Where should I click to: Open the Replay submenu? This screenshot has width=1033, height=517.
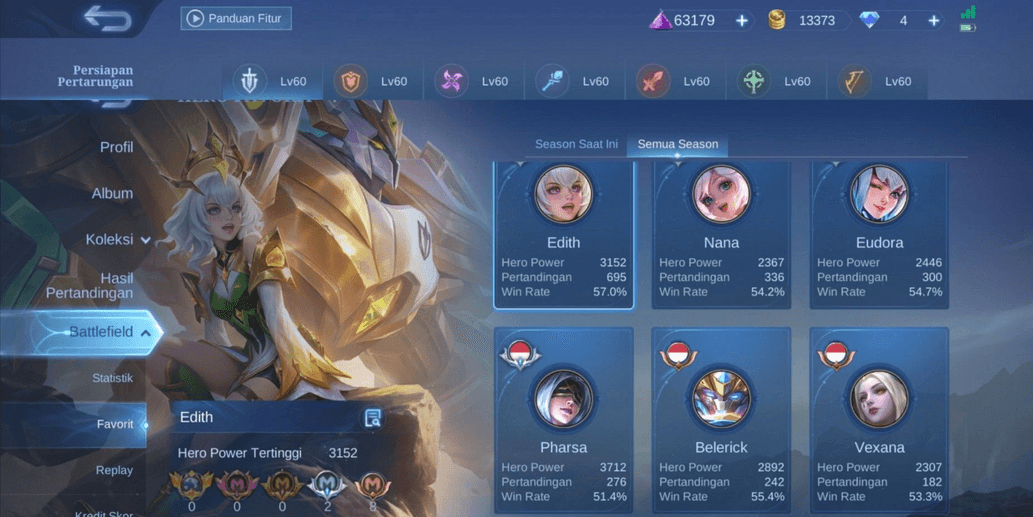(x=114, y=470)
